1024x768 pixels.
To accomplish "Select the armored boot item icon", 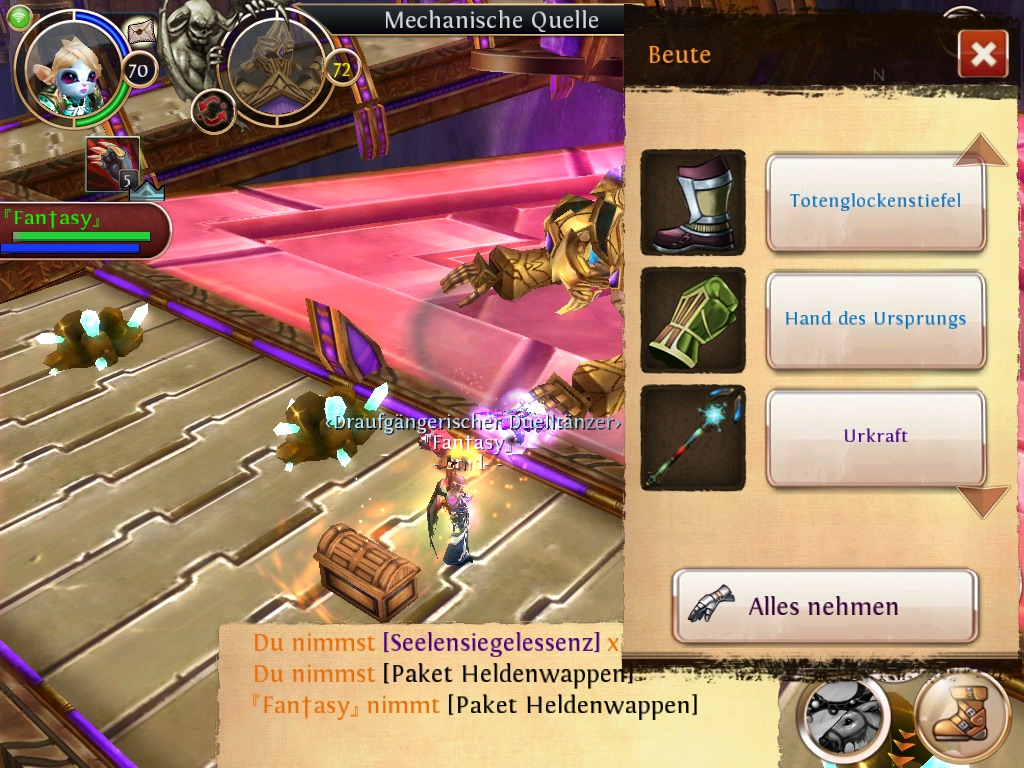I will pos(693,202).
